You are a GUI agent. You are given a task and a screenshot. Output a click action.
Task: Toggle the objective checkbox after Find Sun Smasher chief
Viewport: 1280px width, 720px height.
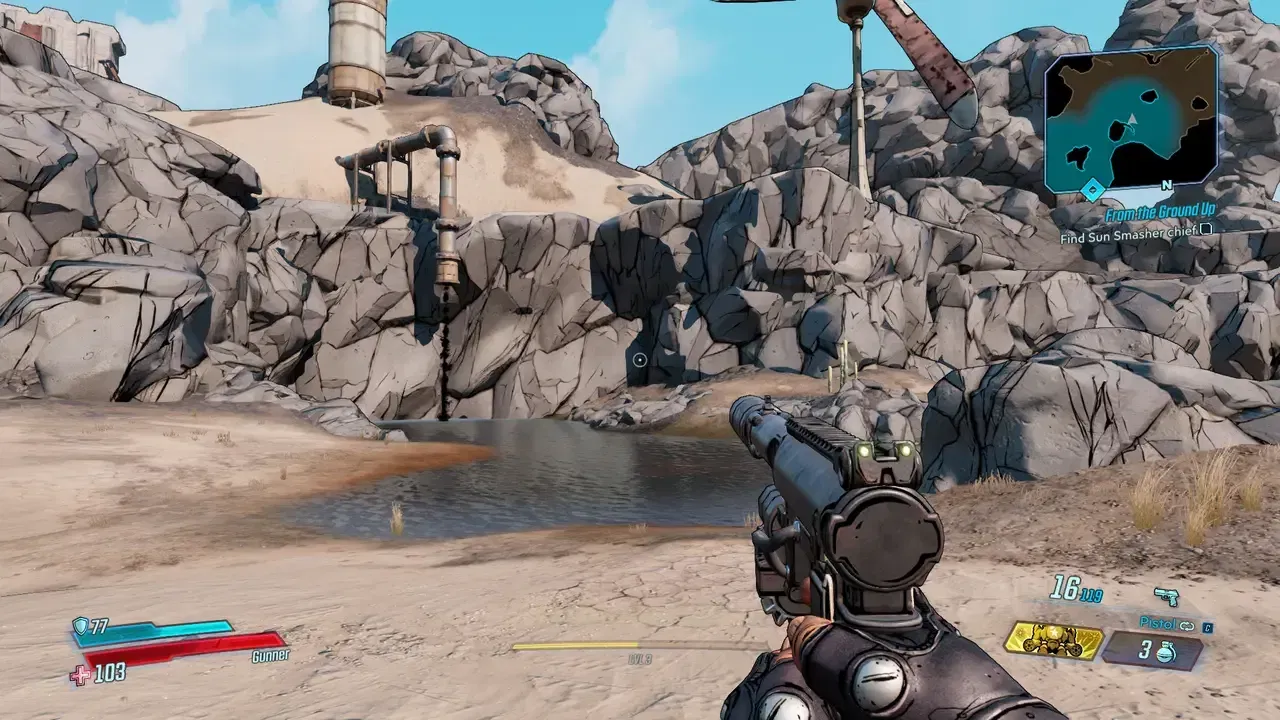1205,231
